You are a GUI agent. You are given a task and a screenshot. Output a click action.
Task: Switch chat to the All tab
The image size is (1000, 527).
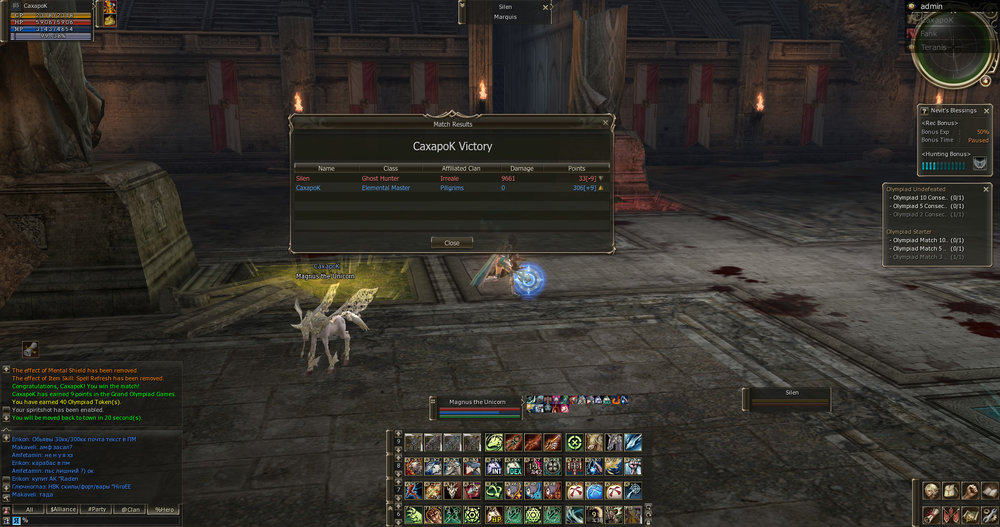click(30, 509)
